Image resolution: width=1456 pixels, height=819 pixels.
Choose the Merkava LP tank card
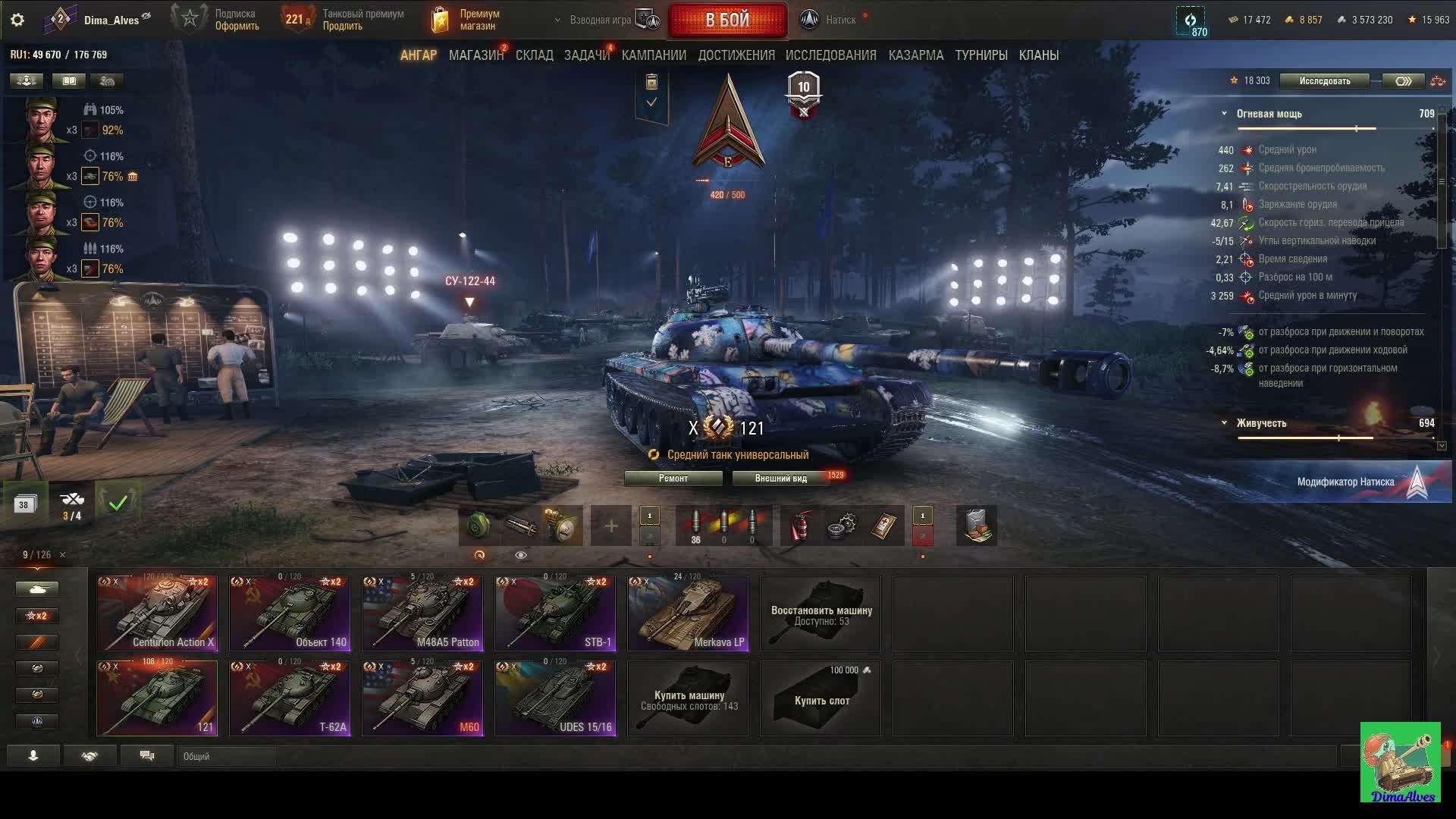pyautogui.click(x=688, y=613)
